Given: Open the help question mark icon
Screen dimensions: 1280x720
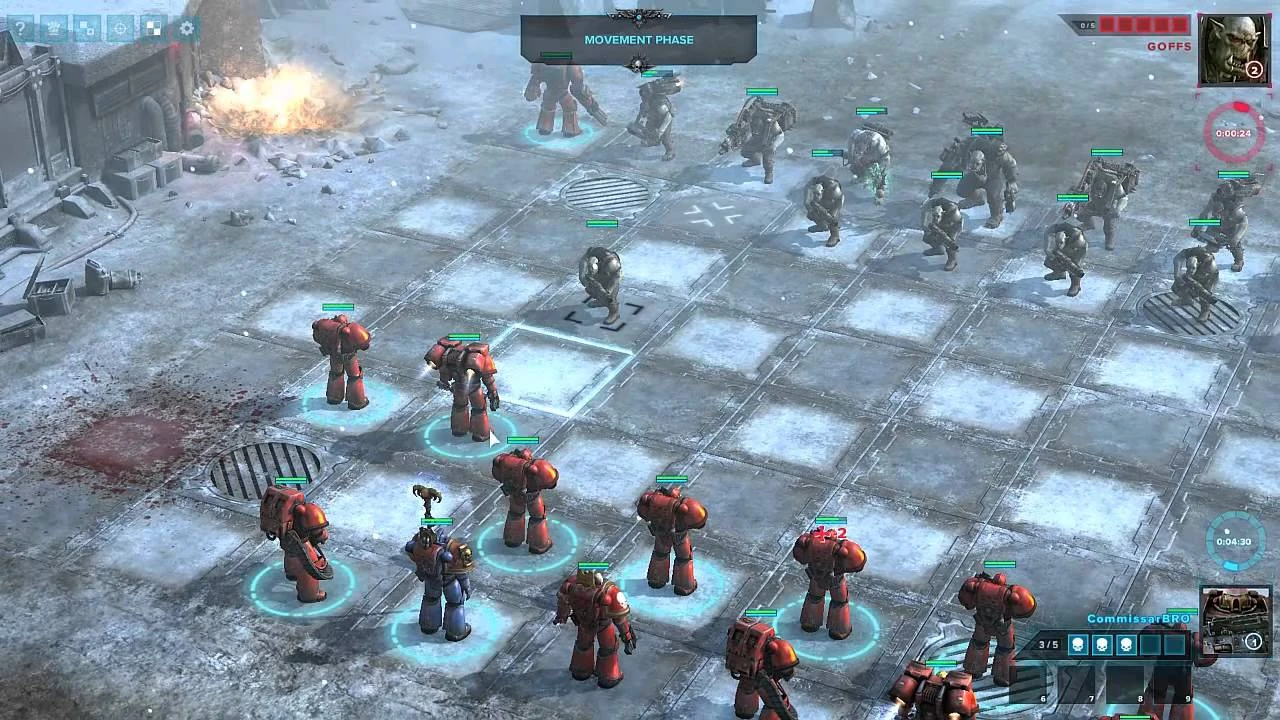Looking at the screenshot, I should pyautogui.click(x=22, y=28).
